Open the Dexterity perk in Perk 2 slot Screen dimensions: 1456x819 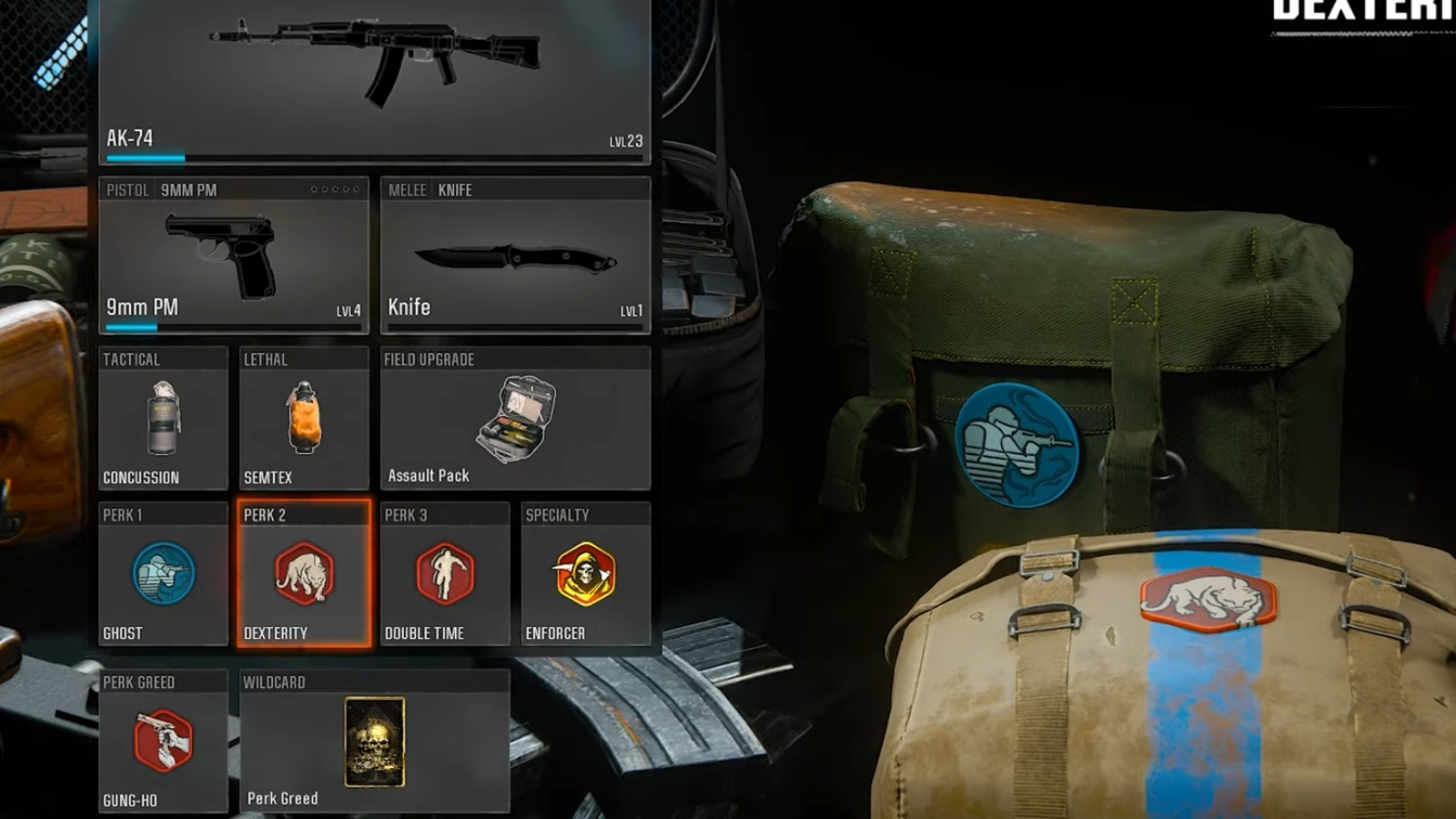[x=304, y=575]
